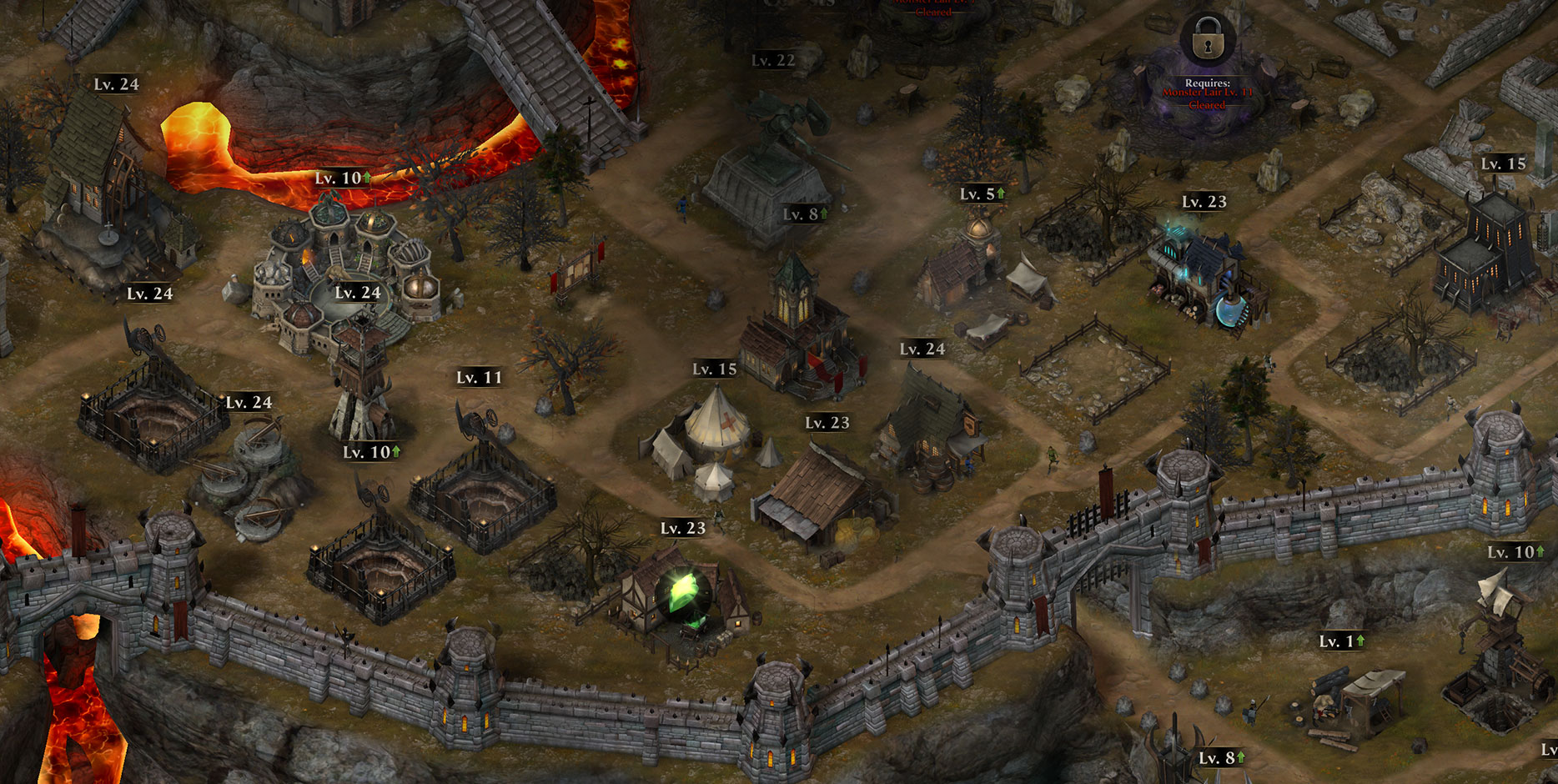Open the Lv. 22 building label
This screenshot has width=1558, height=784.
tap(773, 60)
